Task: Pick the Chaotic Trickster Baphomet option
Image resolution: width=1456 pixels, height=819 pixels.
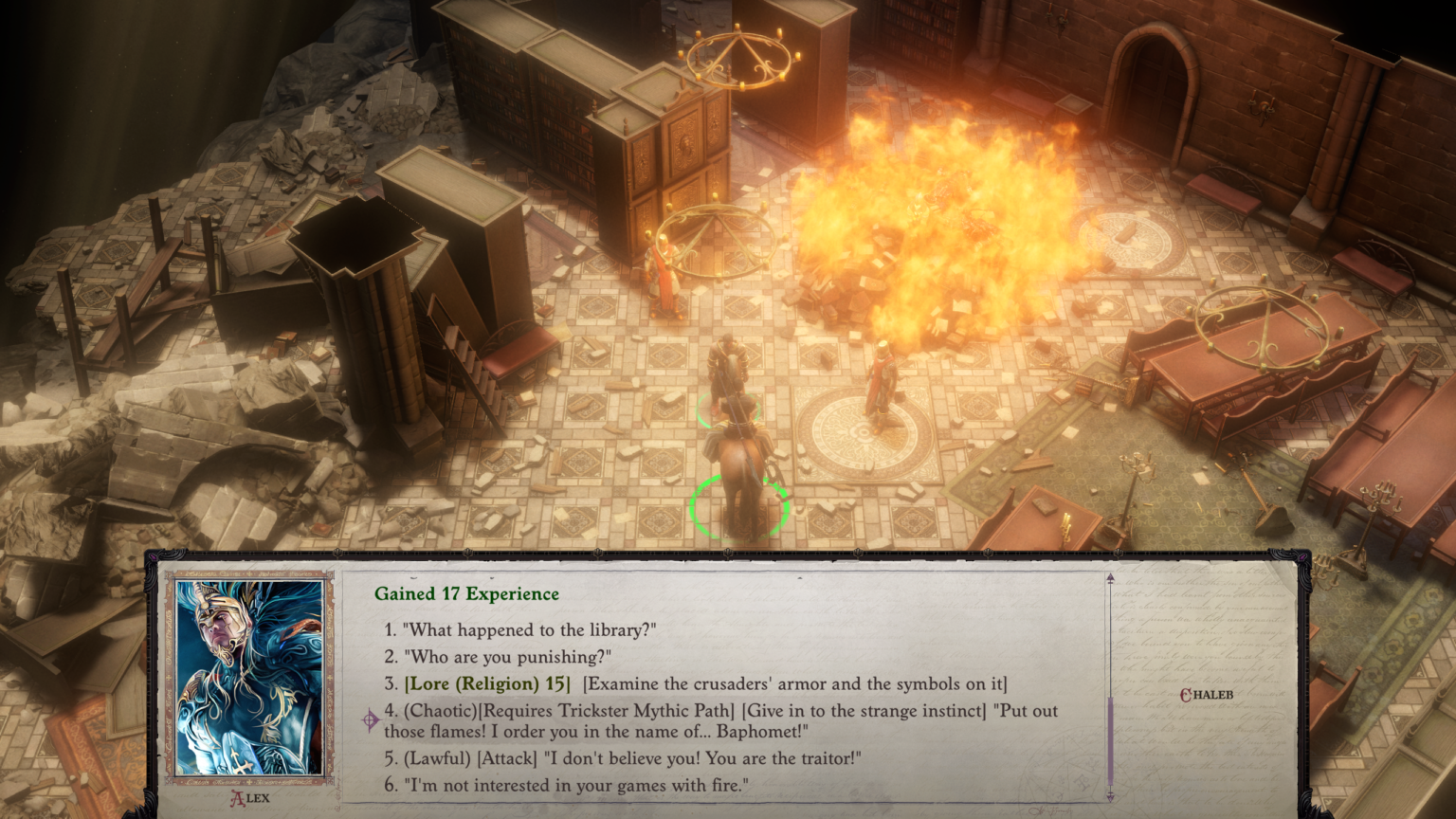Action: point(720,720)
